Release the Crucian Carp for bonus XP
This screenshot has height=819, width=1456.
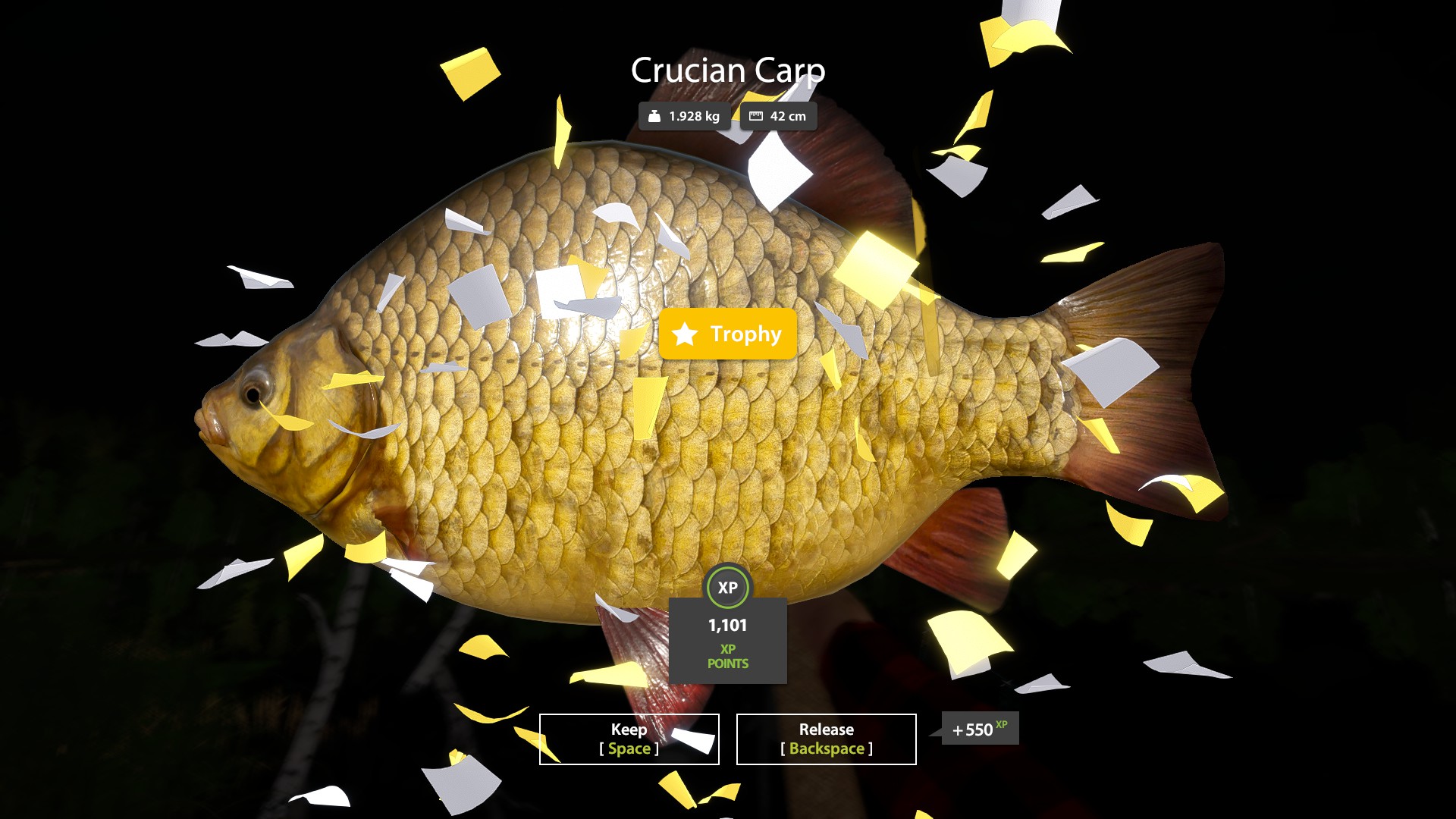pyautogui.click(x=826, y=739)
